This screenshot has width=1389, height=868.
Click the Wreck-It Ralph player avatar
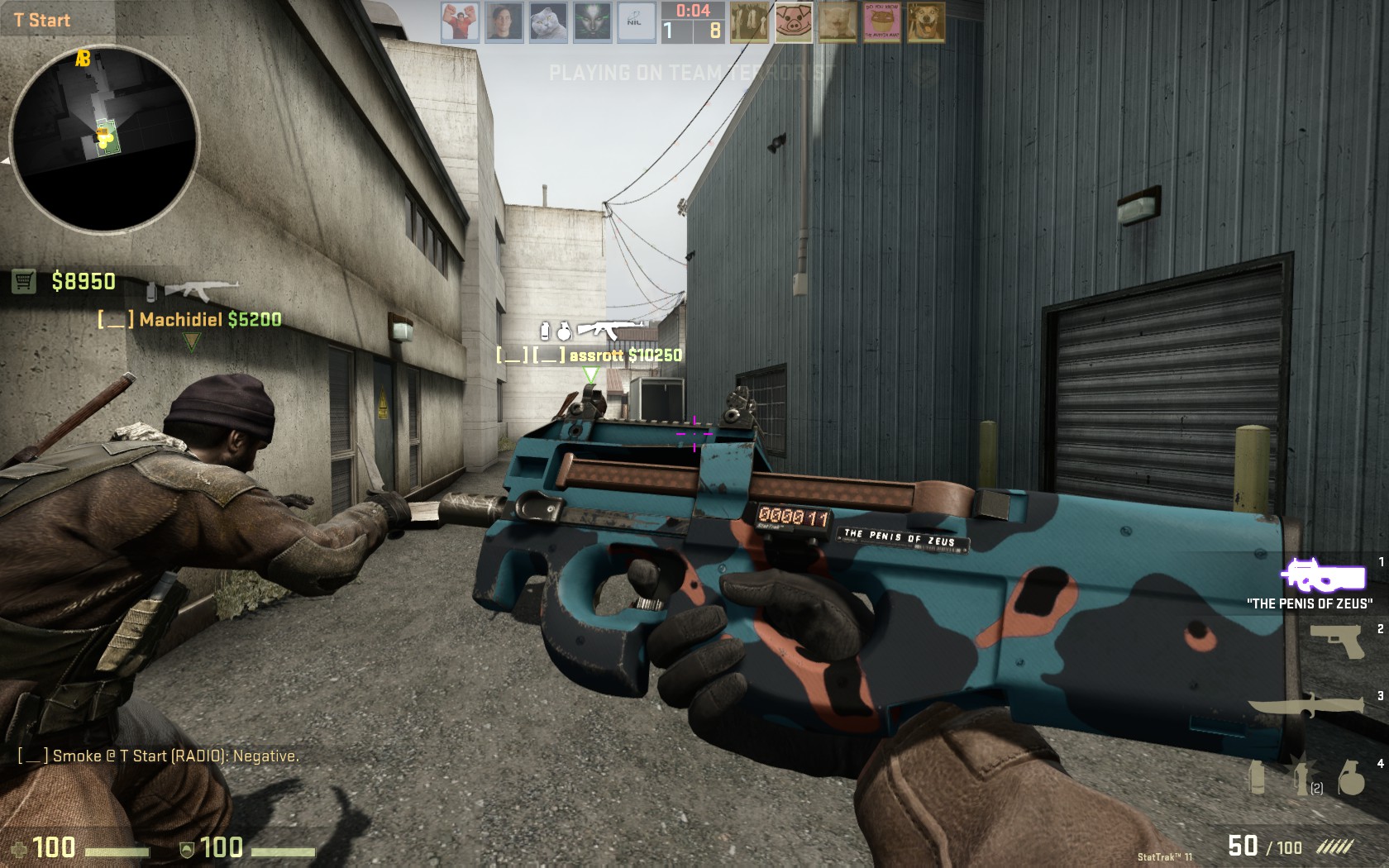(460, 22)
